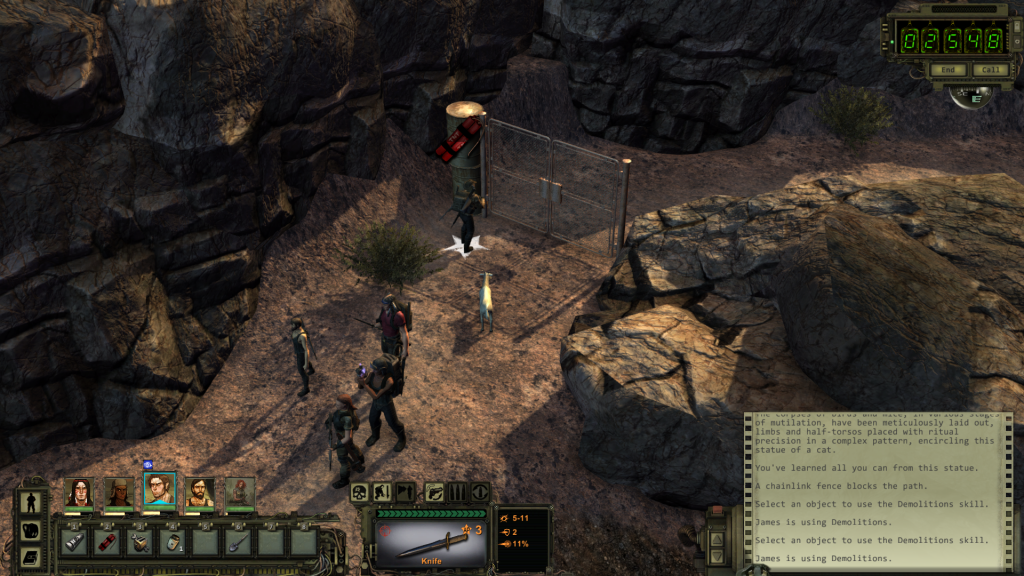Screen dimensions: 1024x576
Task: Use the dynamite in the hotbar
Action: click(x=107, y=542)
